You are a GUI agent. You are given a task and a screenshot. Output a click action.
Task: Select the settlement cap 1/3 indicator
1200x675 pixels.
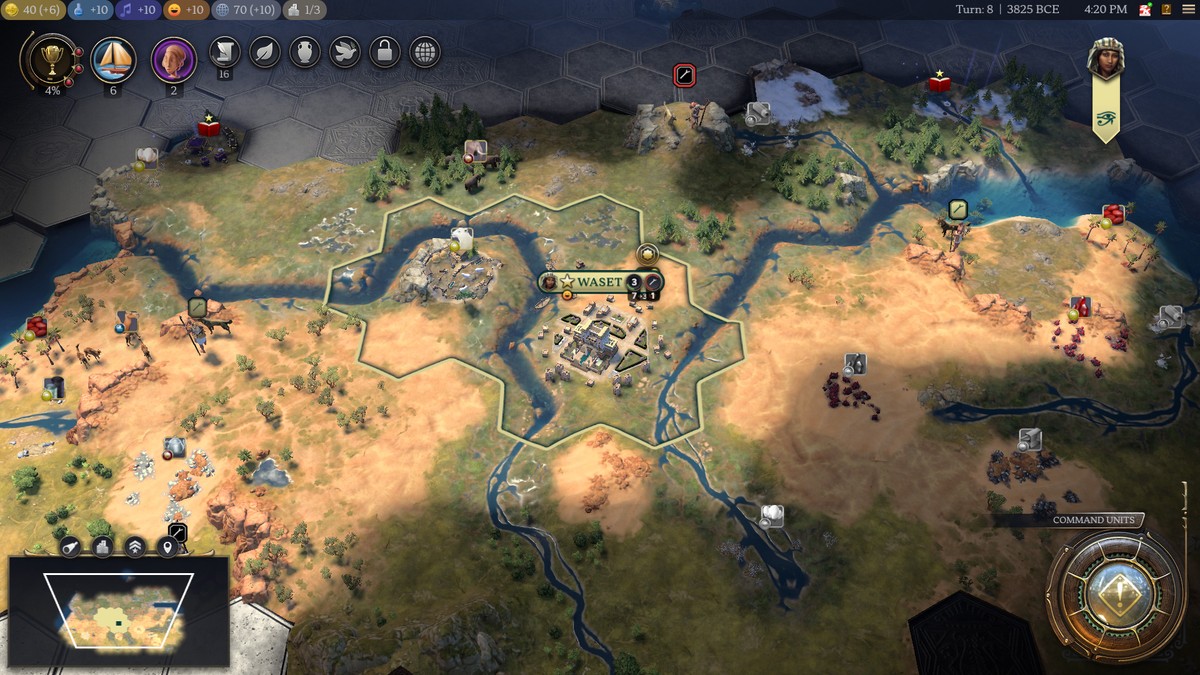(304, 10)
